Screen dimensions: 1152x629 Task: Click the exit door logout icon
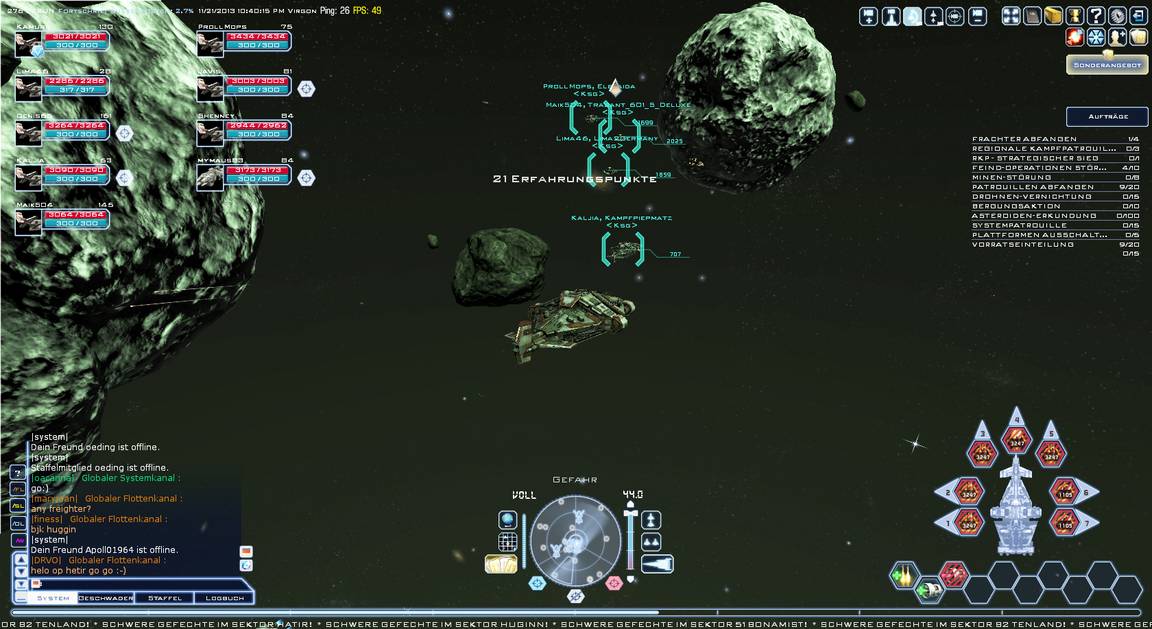point(1139,16)
